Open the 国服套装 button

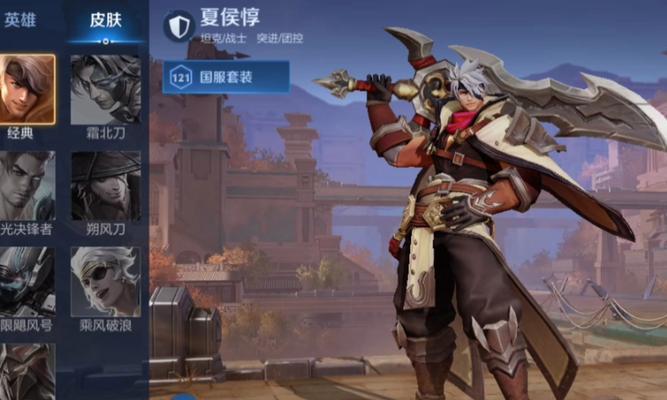[226, 77]
